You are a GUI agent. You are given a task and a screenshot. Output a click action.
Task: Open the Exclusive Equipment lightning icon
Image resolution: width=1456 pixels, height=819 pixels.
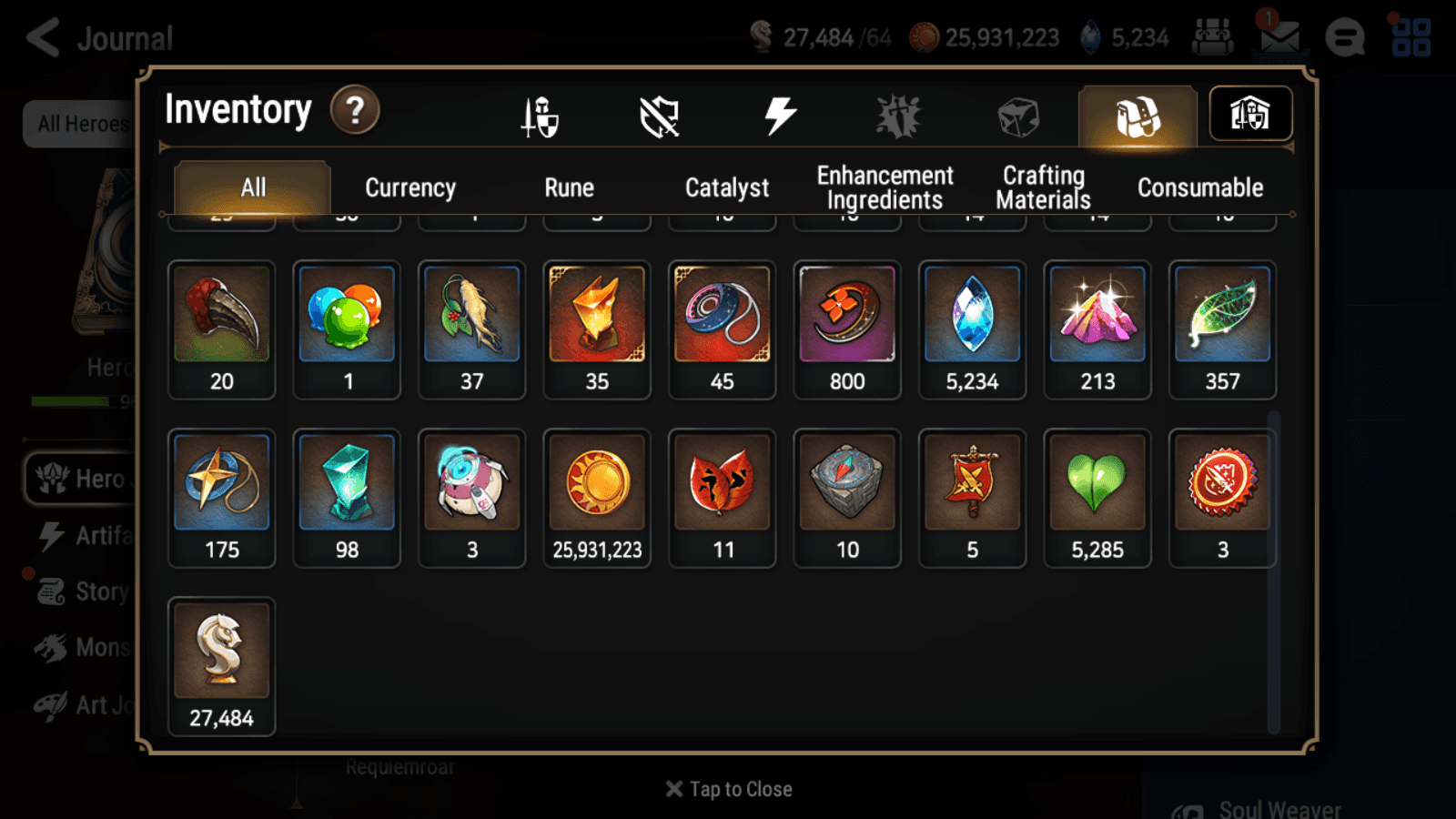coord(778,114)
